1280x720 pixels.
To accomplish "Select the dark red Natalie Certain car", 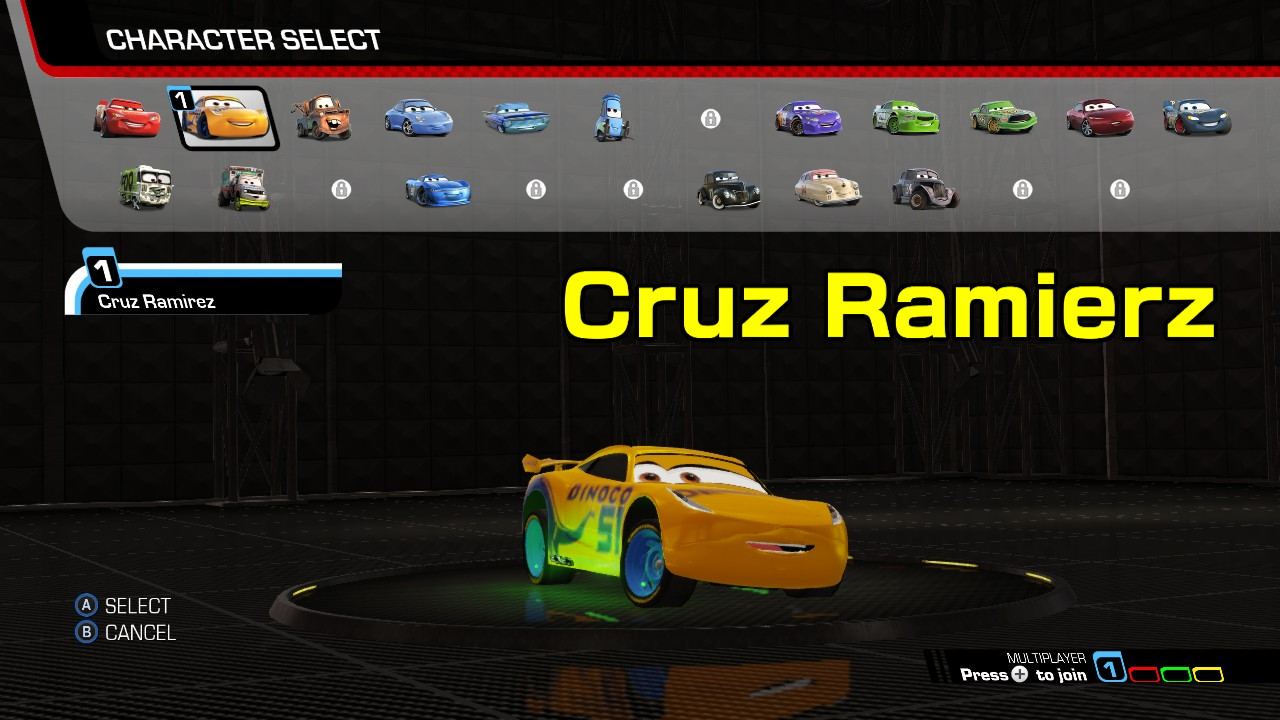I will click(1100, 118).
